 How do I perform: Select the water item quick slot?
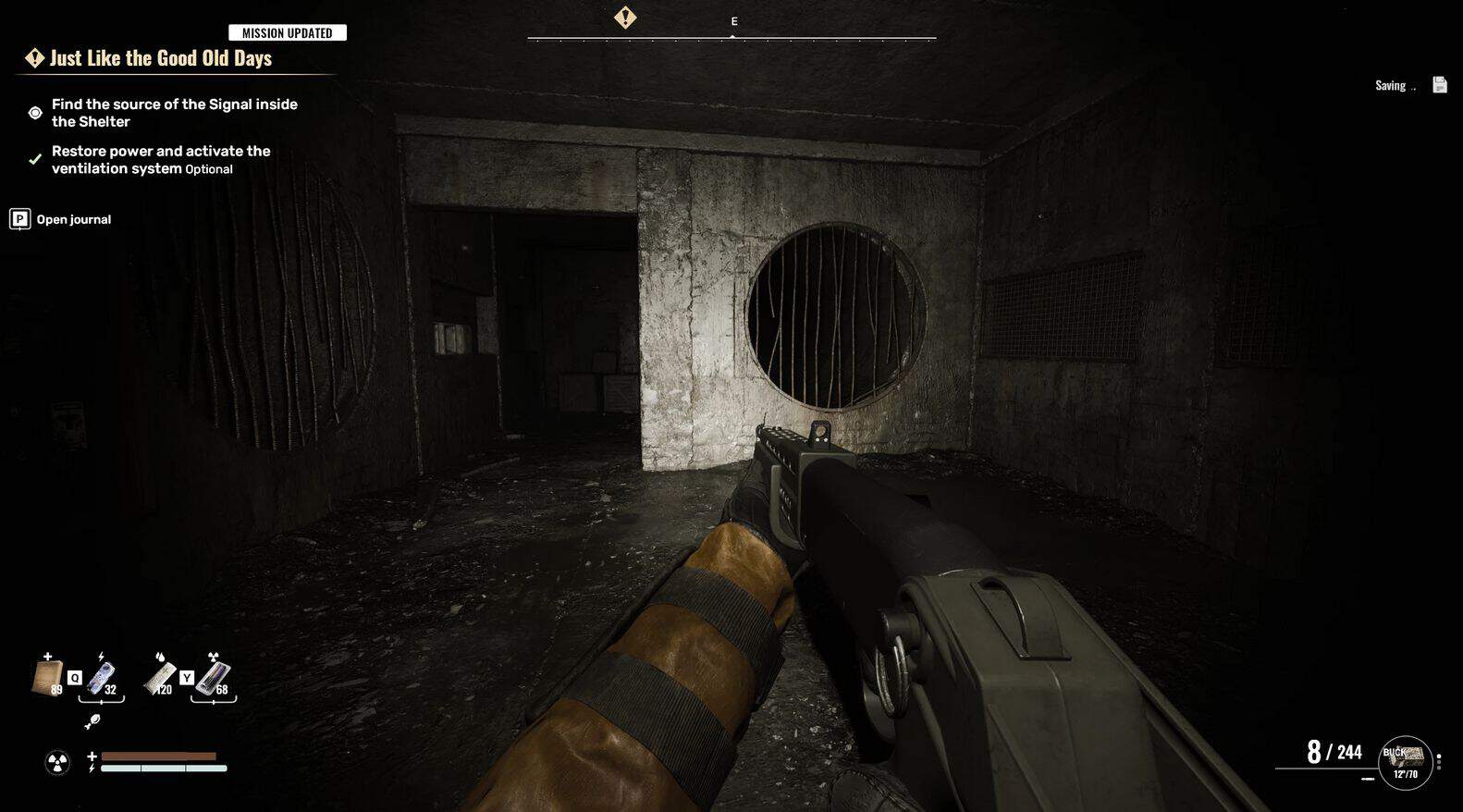pyautogui.click(x=161, y=678)
